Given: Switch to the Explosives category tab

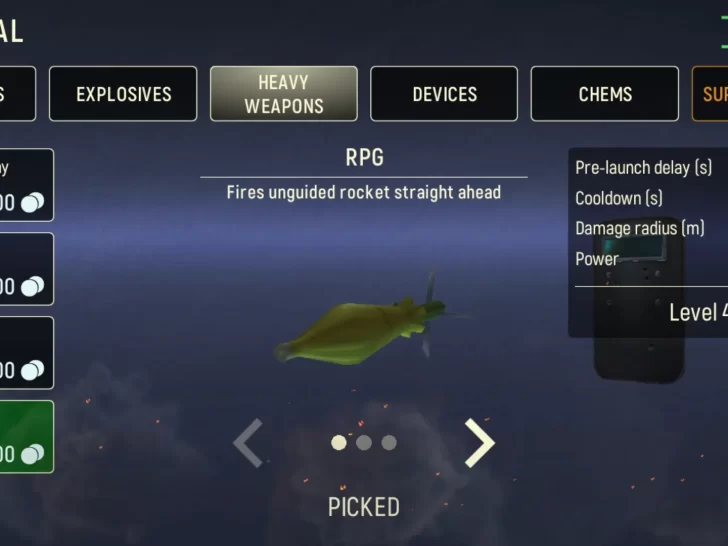Looking at the screenshot, I should 123,94.
